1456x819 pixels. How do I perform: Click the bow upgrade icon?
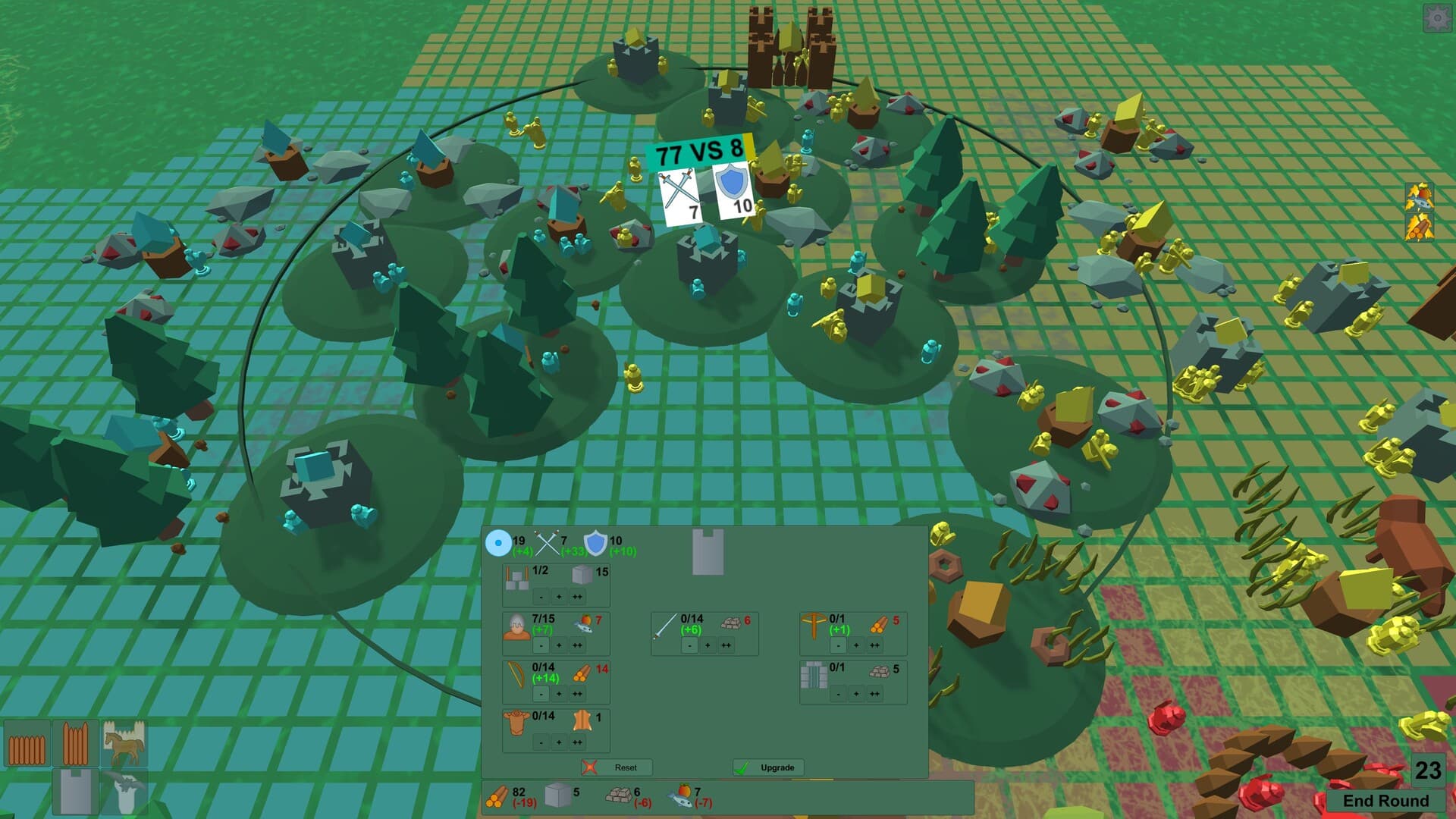[x=516, y=675]
